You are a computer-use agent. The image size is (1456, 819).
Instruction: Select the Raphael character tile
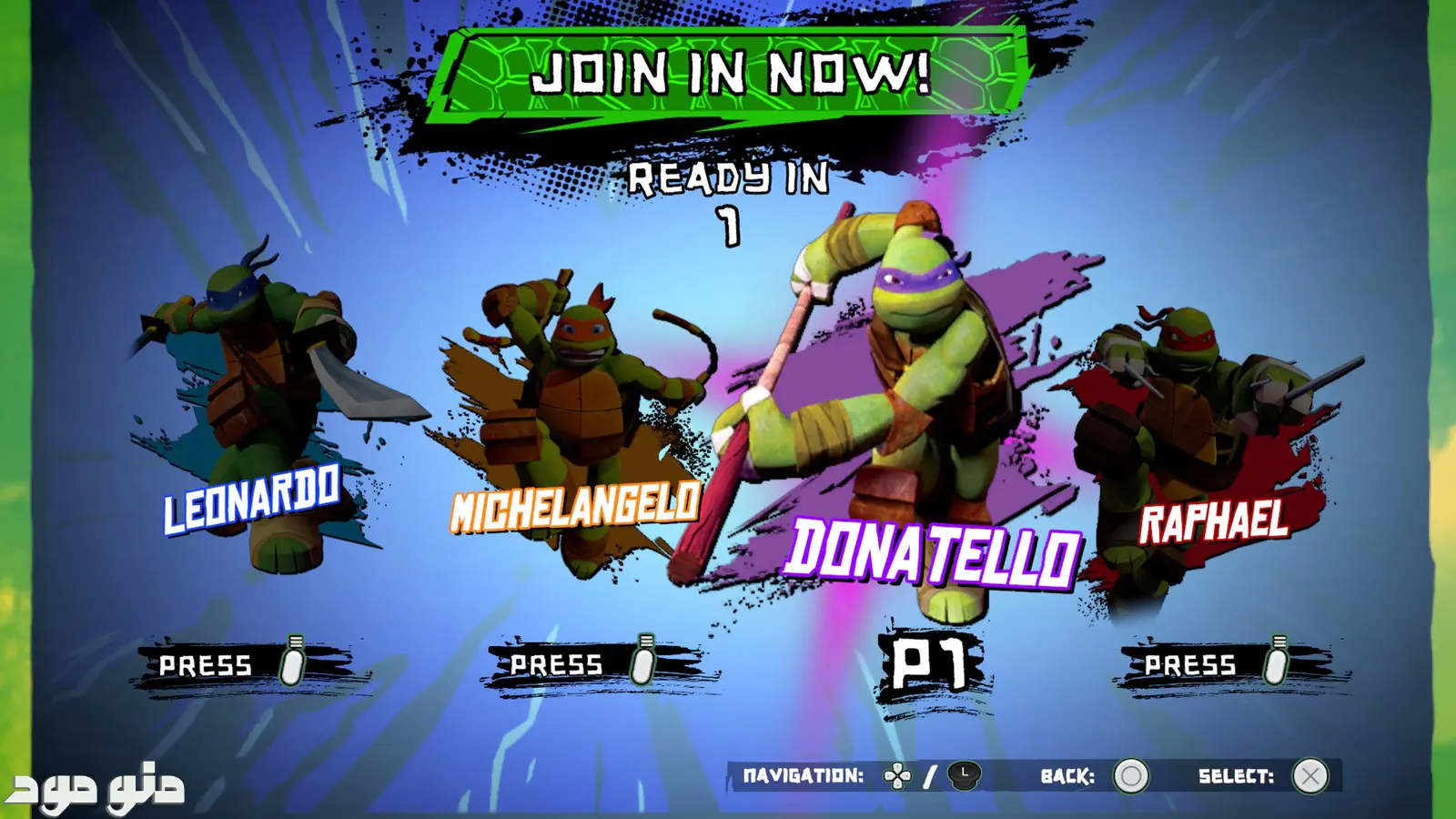tap(1201, 437)
